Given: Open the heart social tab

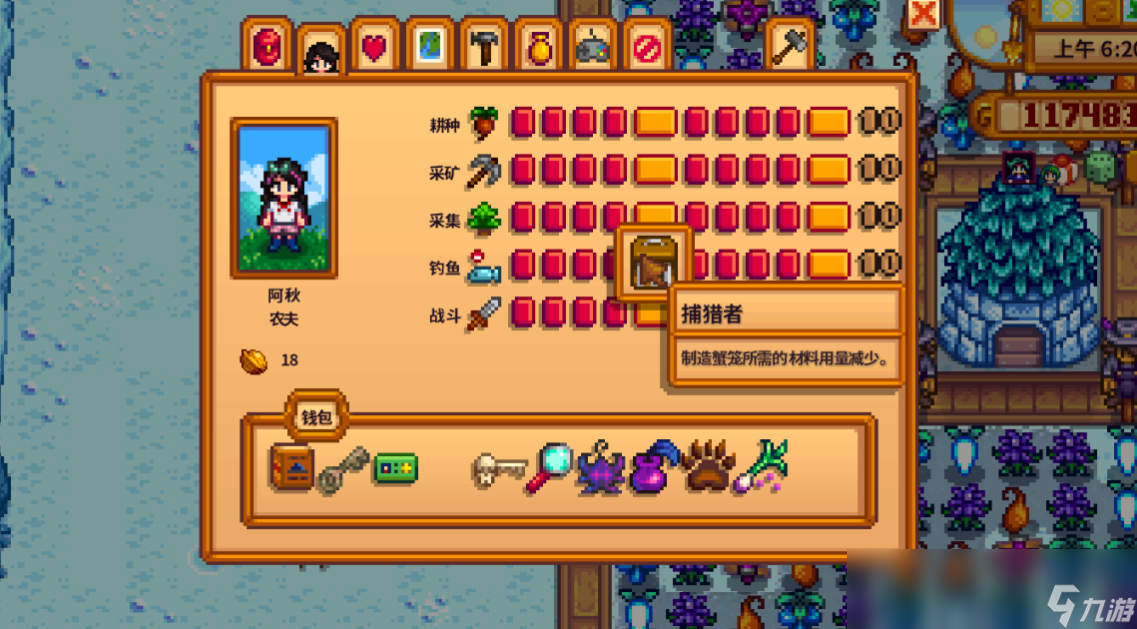Looking at the screenshot, I should [375, 48].
